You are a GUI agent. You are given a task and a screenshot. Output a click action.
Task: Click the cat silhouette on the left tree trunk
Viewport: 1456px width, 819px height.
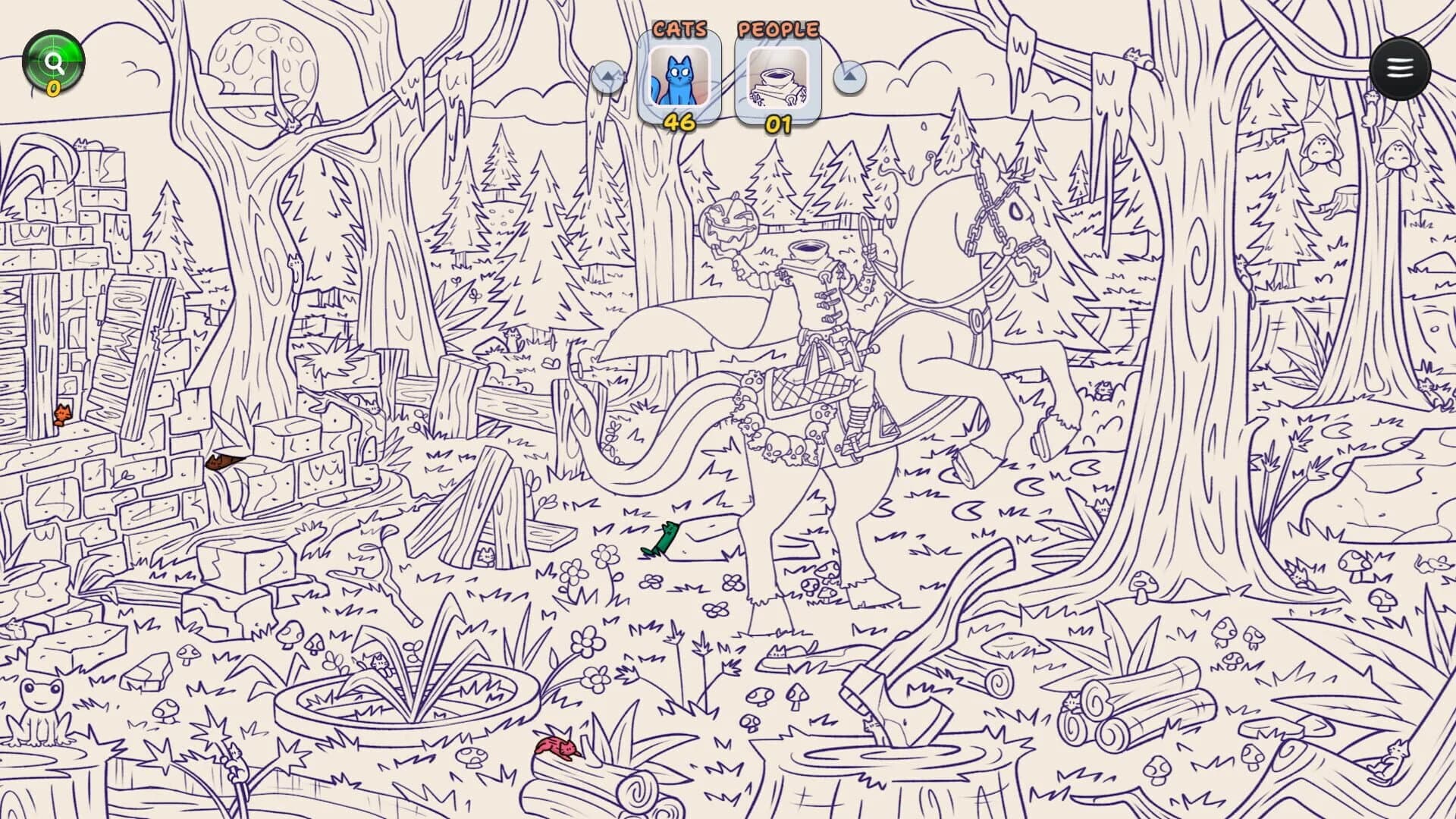point(295,265)
